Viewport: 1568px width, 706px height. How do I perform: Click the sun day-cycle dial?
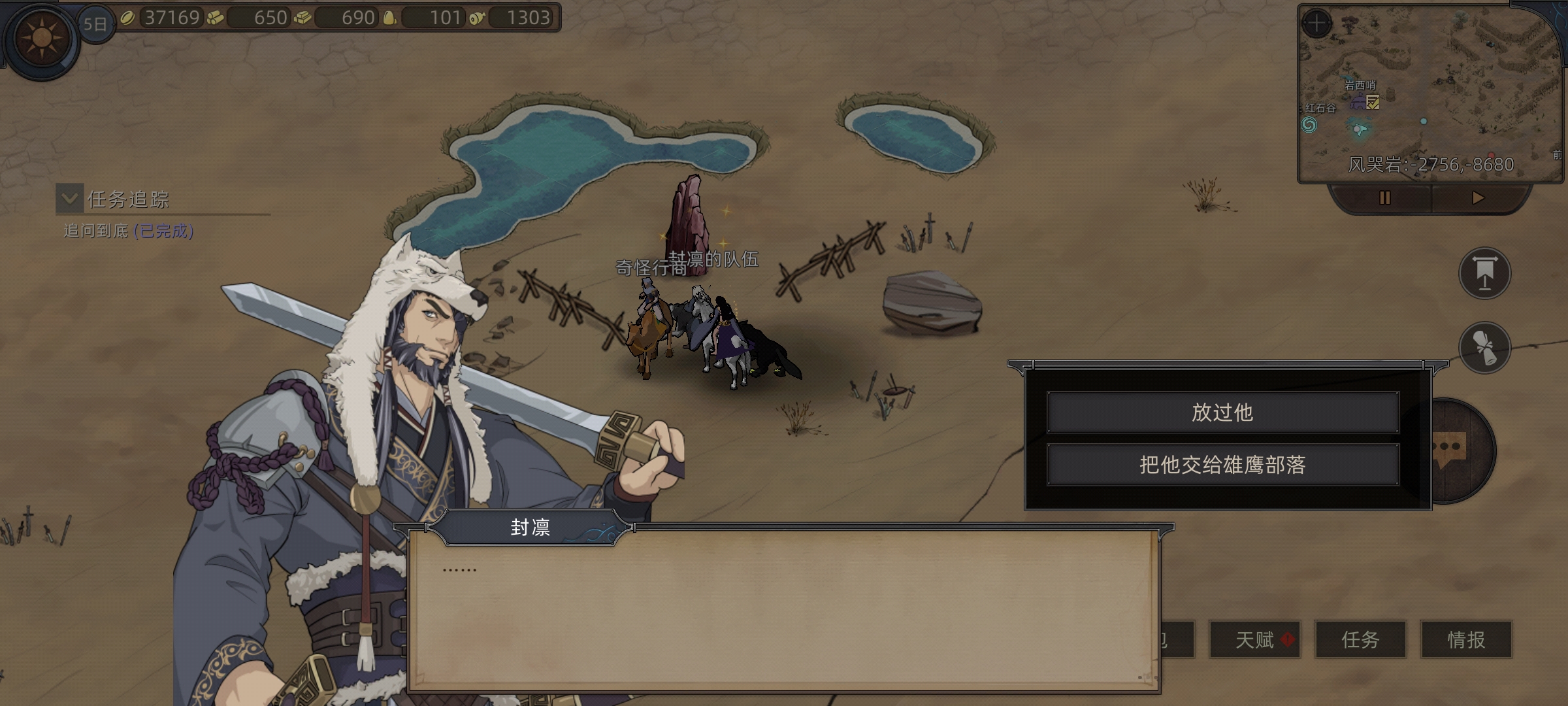click(42, 38)
